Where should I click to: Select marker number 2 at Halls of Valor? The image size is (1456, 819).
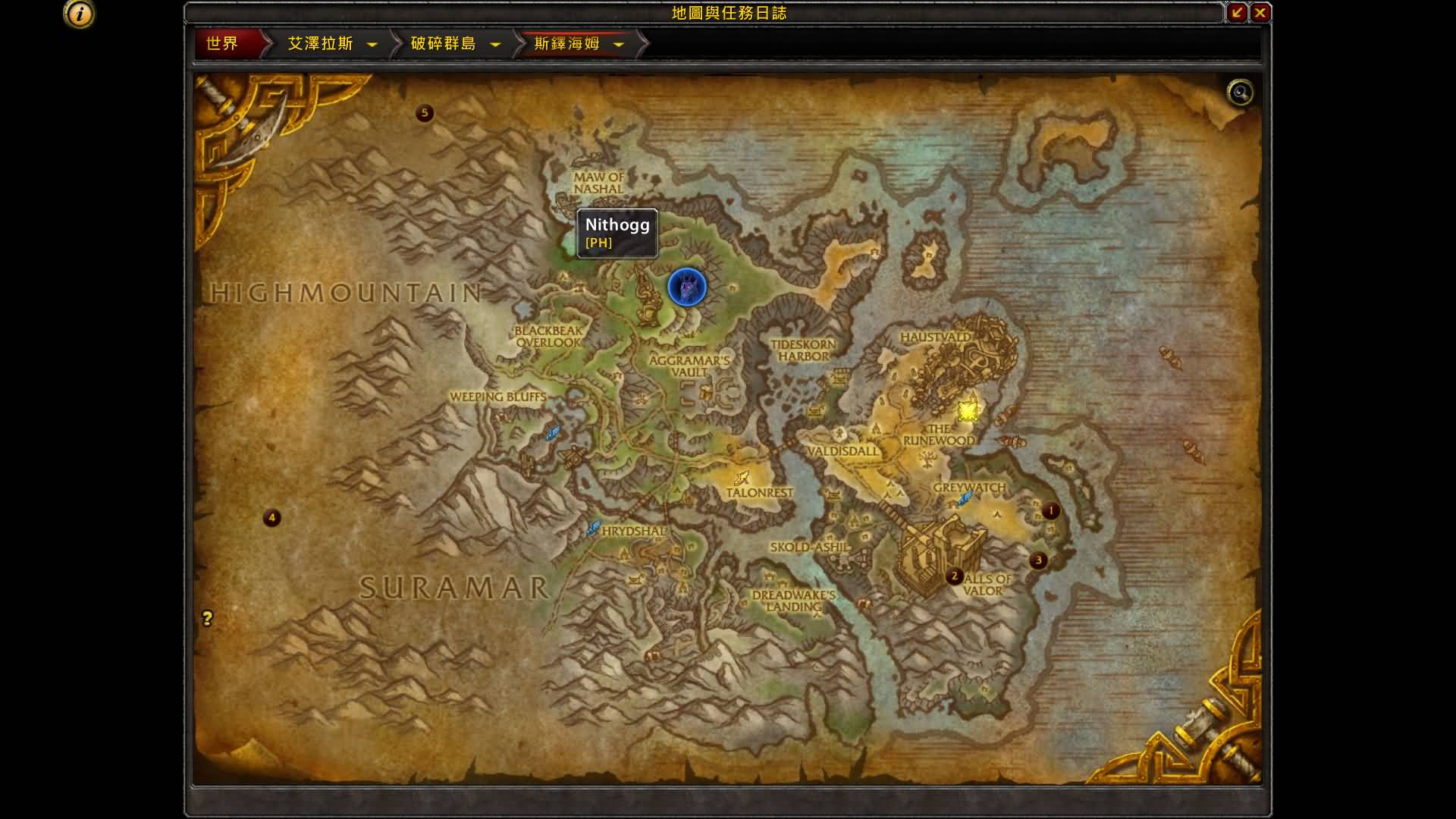(x=953, y=576)
